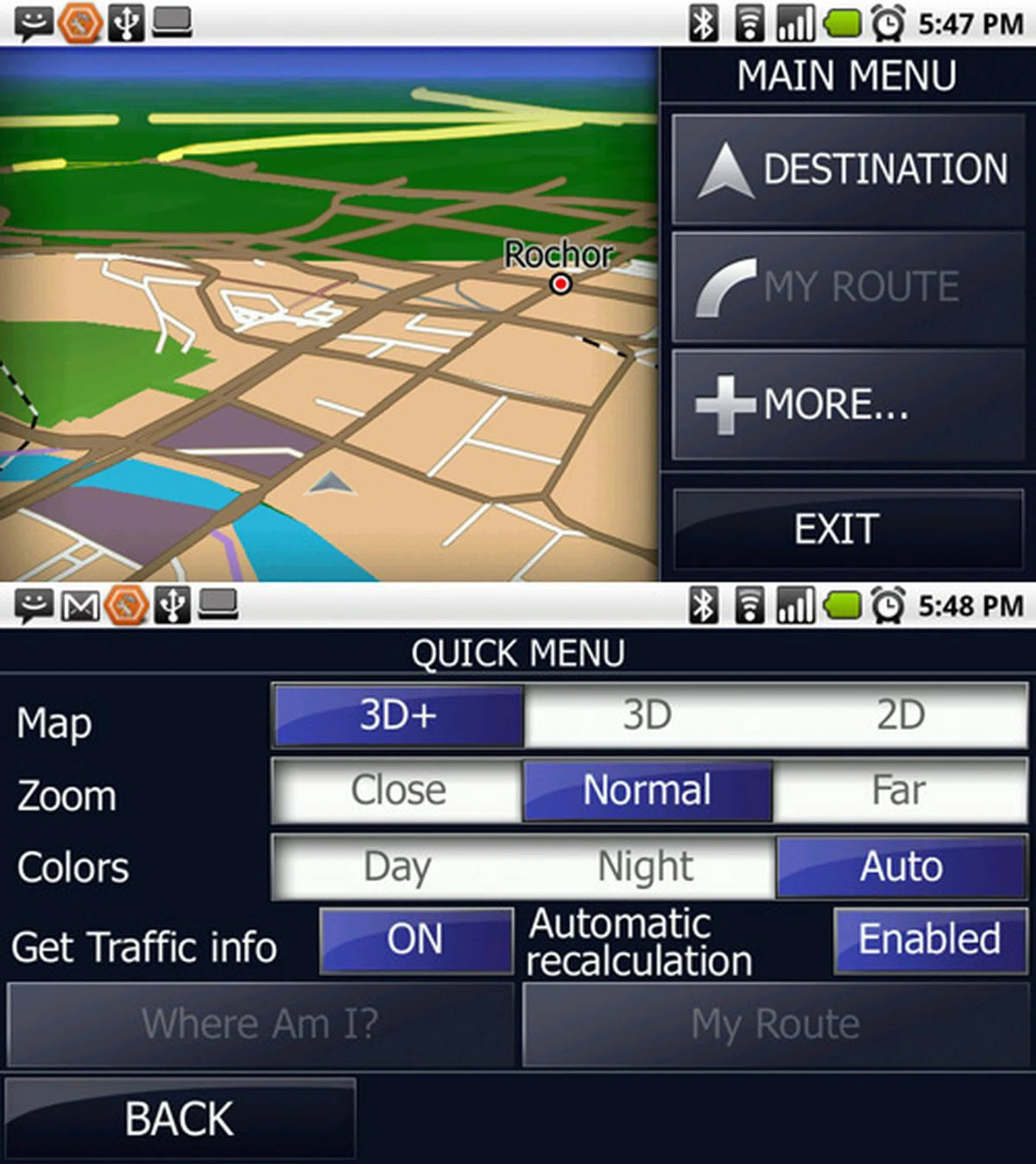Click the Rochor location marker on the map
Screen dimensions: 1036x1164
pyautogui.click(x=562, y=283)
